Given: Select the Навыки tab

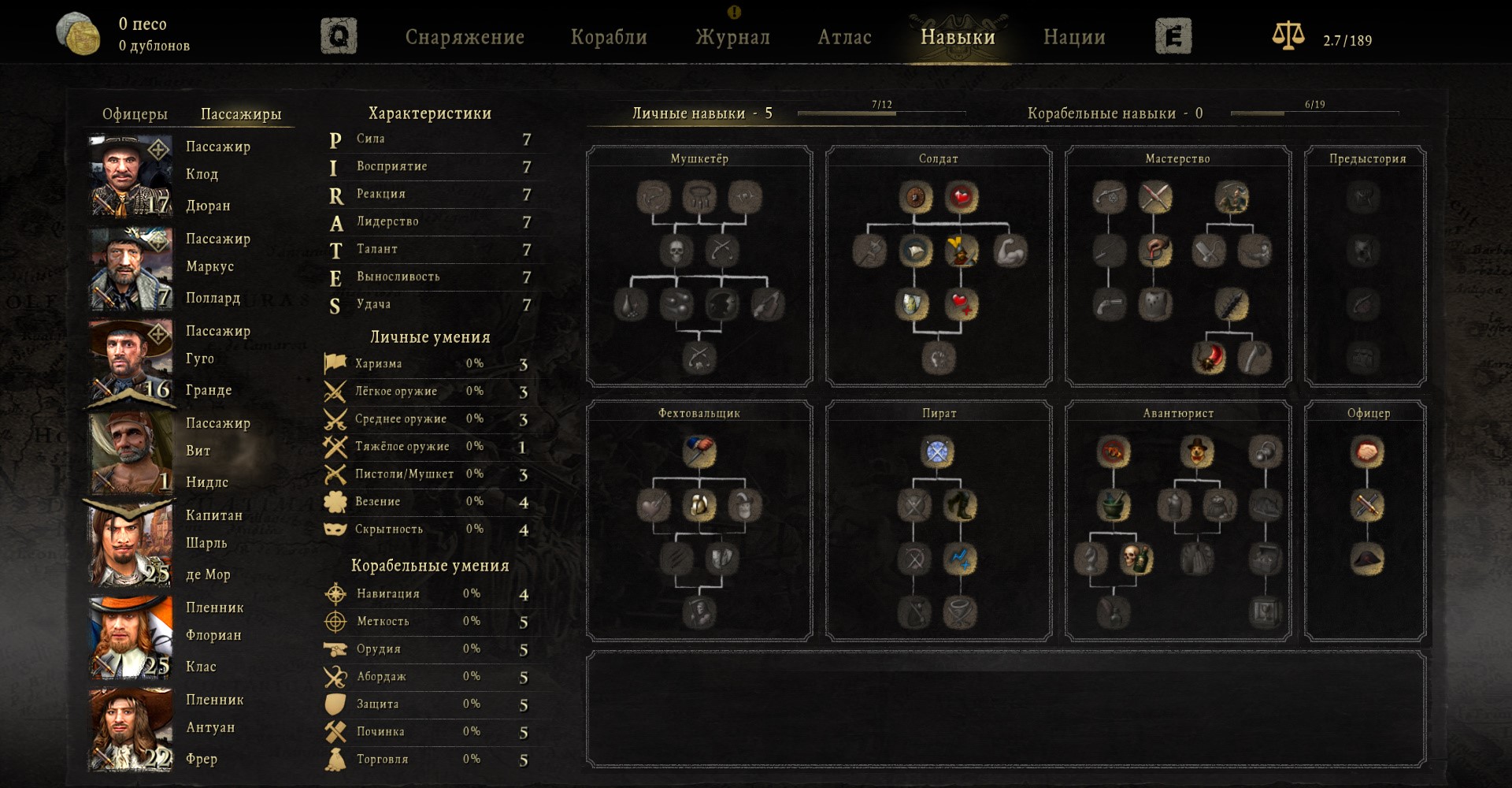Looking at the screenshot, I should [x=958, y=37].
